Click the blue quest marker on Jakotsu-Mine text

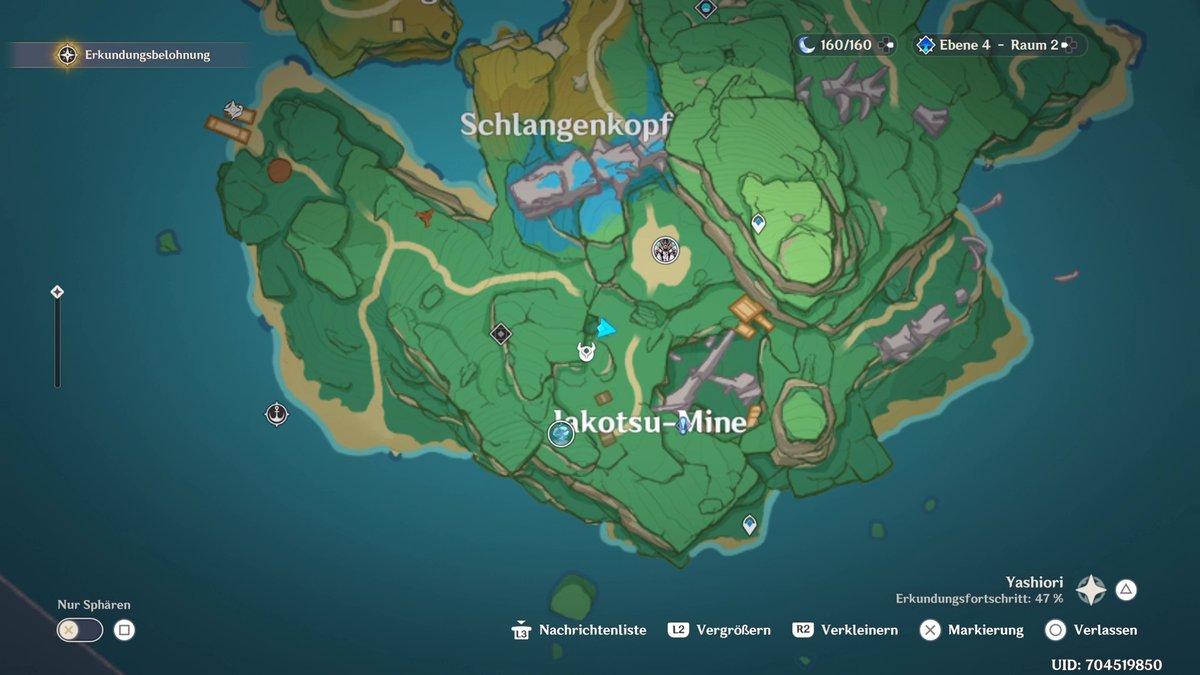pos(684,425)
